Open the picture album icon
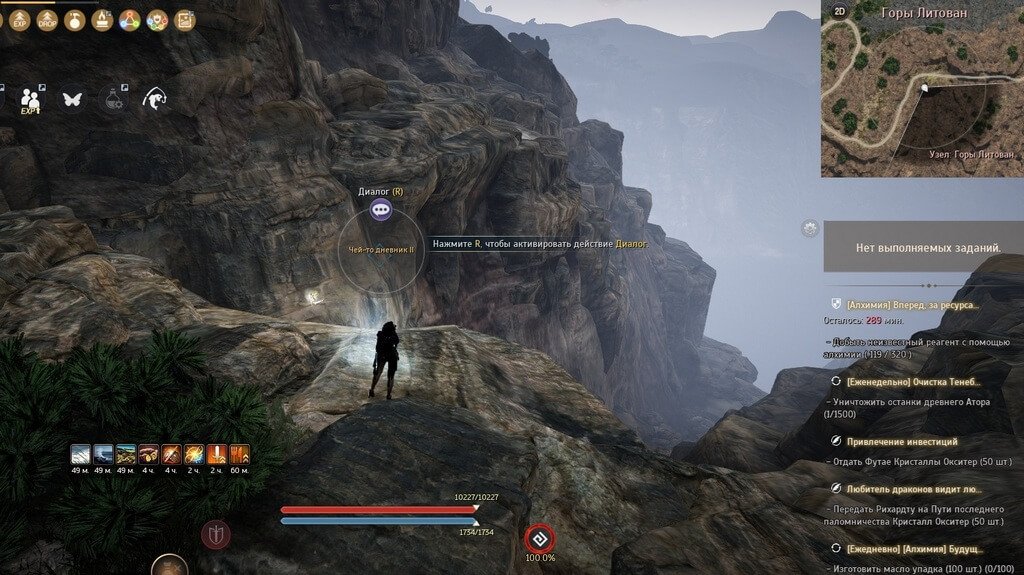1024x575 pixels. (x=184, y=19)
